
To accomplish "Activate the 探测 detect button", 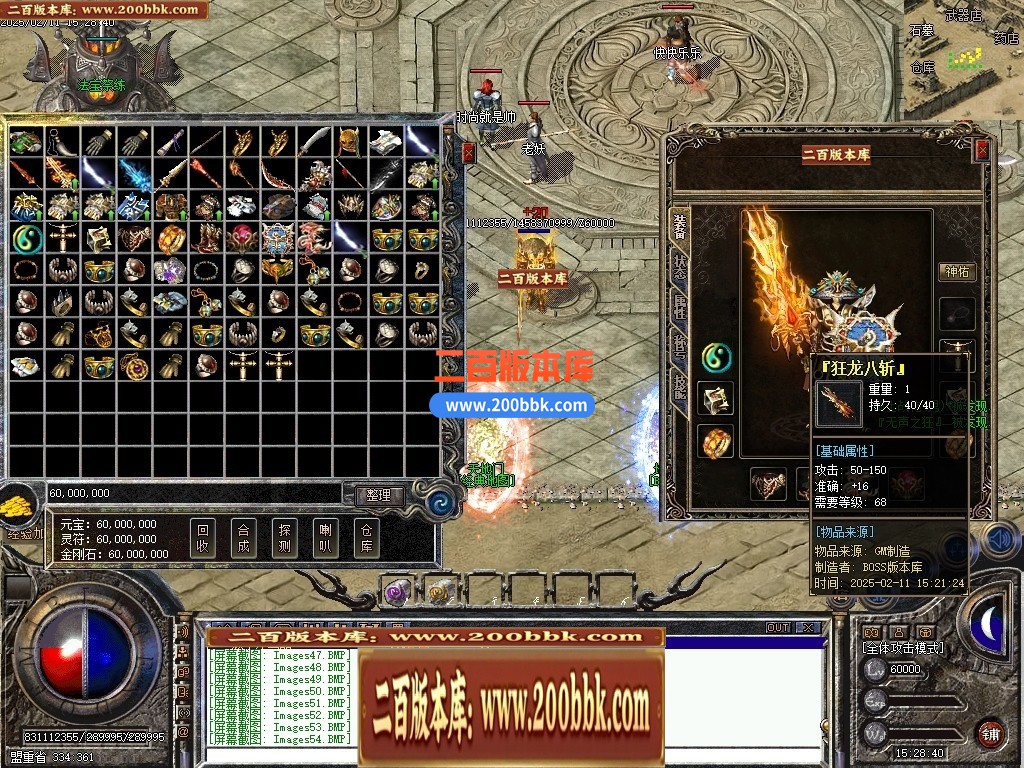I will (284, 539).
